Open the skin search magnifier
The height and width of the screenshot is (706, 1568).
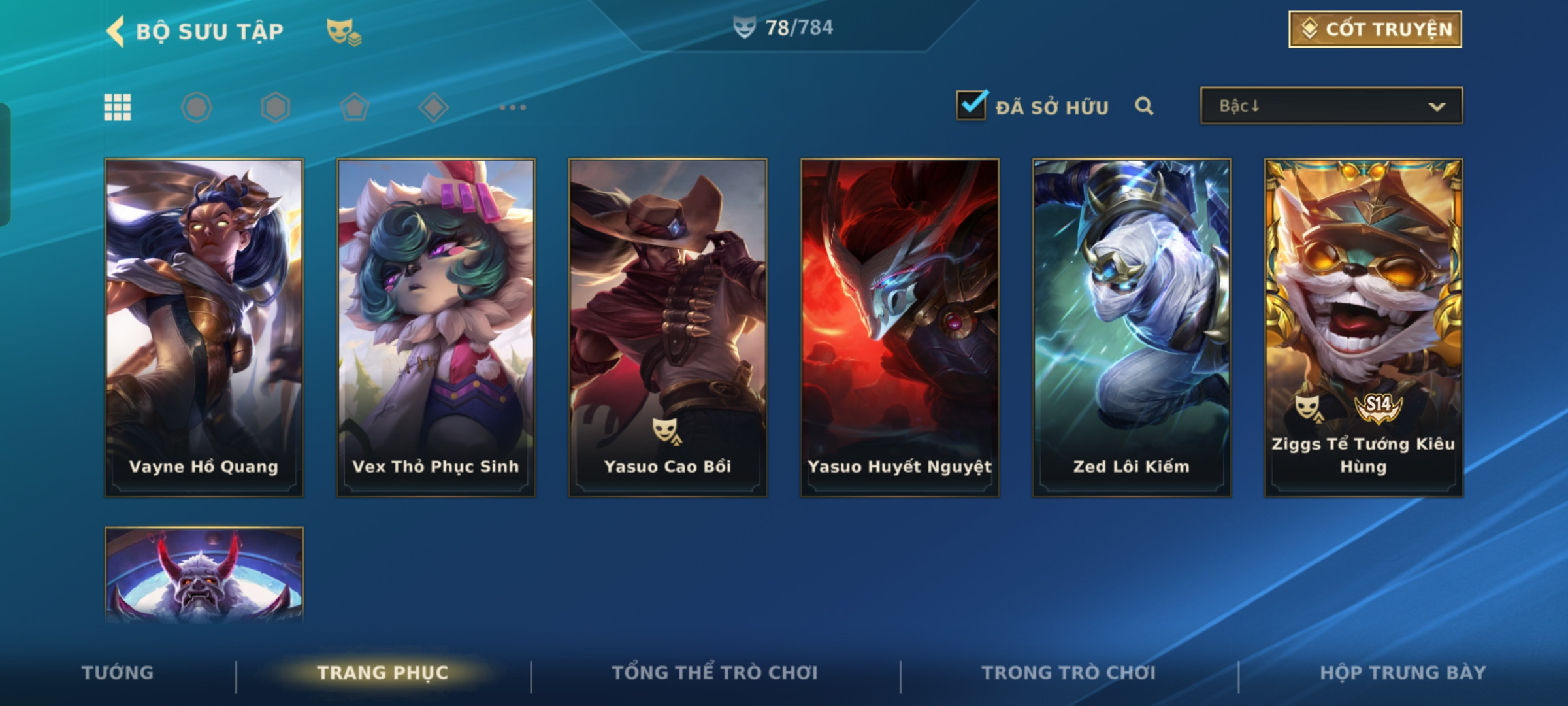[x=1143, y=106]
